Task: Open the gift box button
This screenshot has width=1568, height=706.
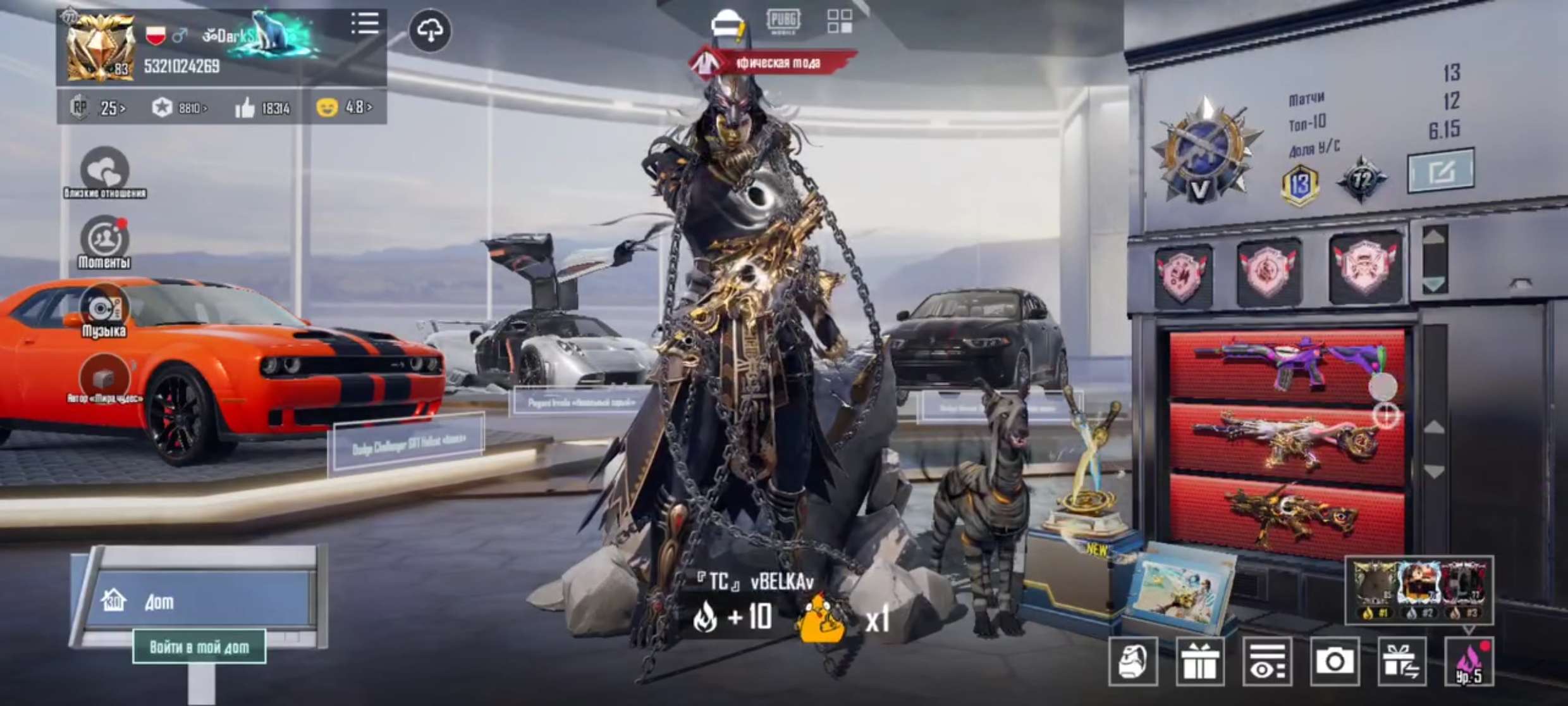Action: 1200,662
